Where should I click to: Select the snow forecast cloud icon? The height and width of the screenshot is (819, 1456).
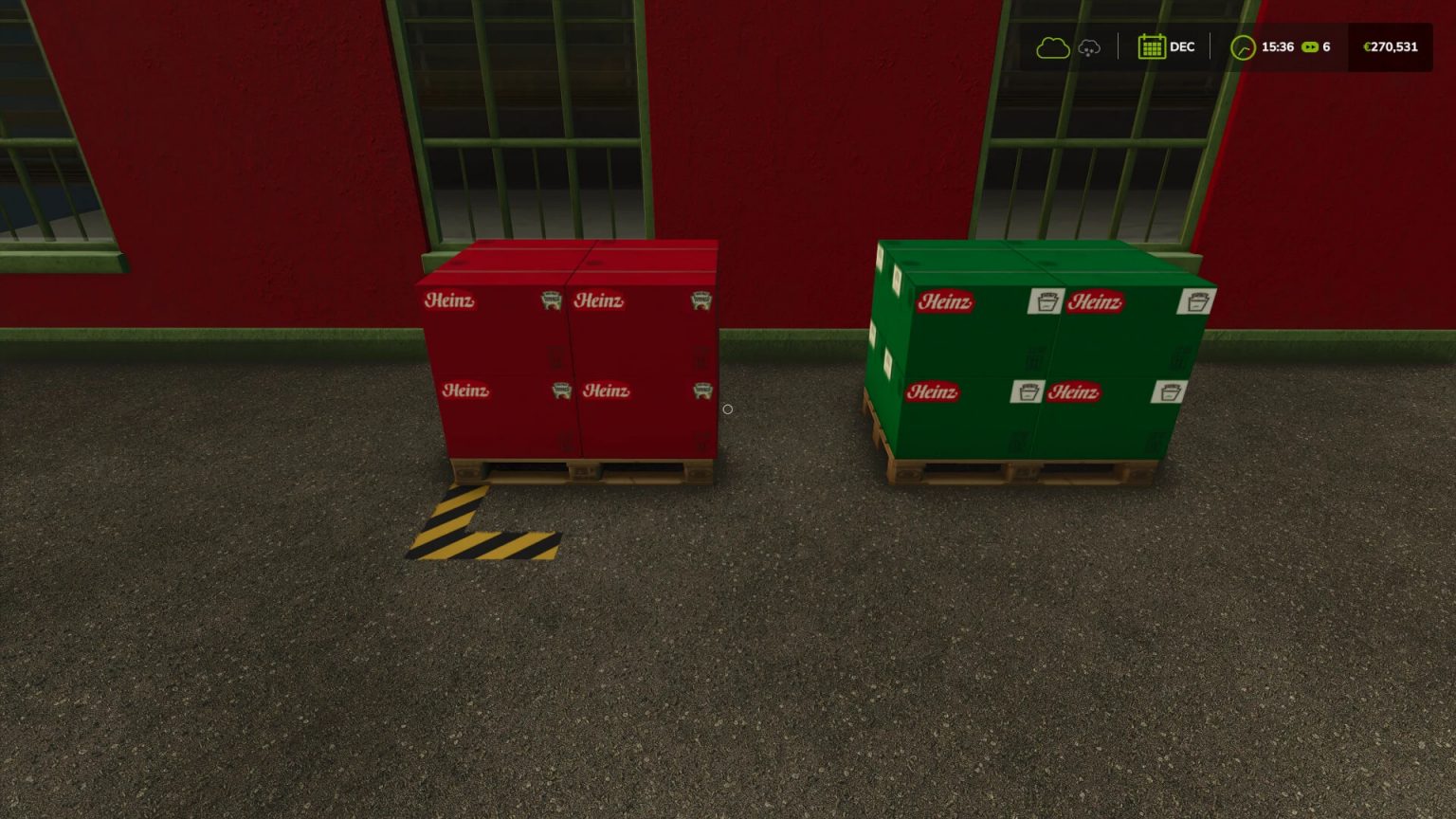(1088, 47)
